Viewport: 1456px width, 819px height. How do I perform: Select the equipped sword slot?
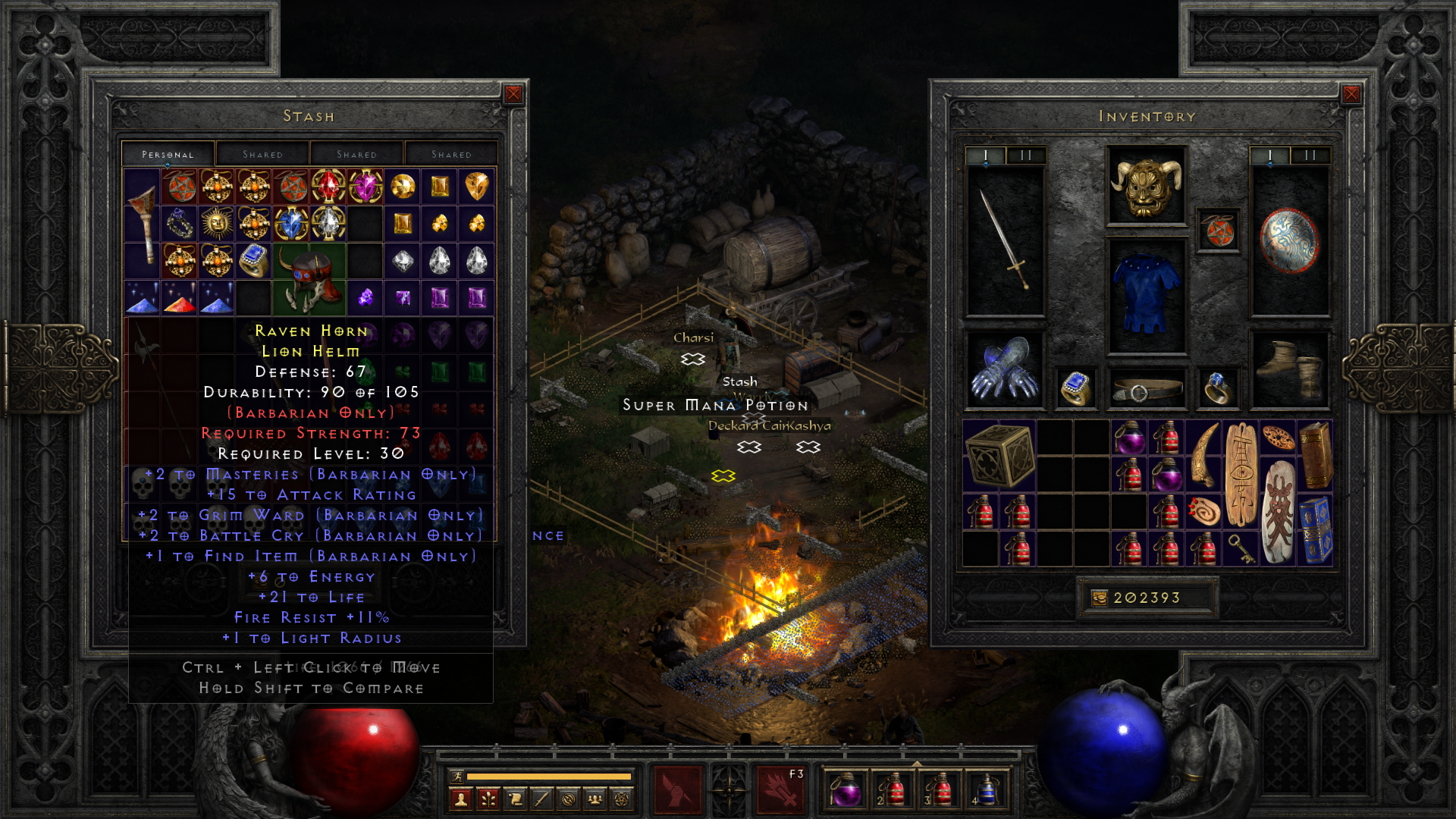pyautogui.click(x=1005, y=240)
